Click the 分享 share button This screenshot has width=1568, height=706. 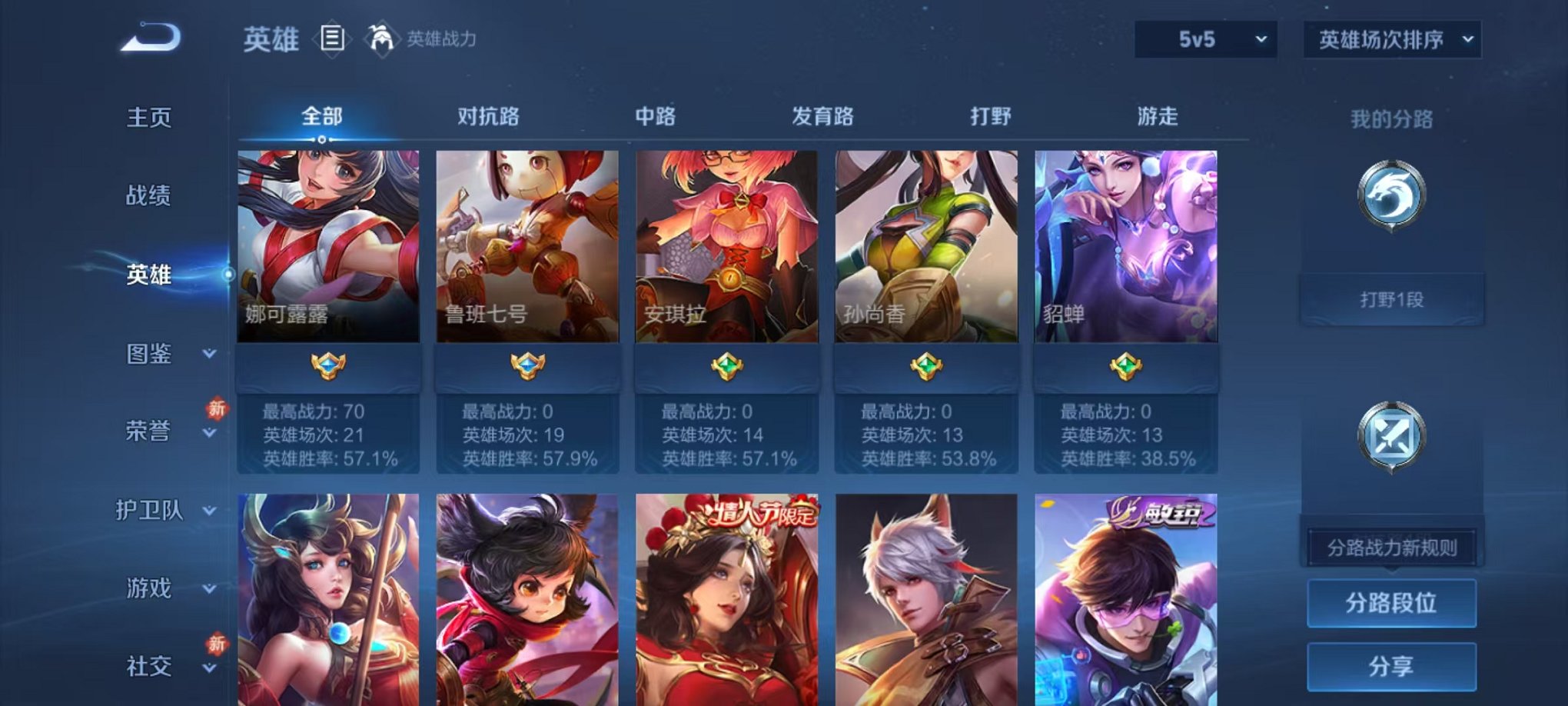1393,666
